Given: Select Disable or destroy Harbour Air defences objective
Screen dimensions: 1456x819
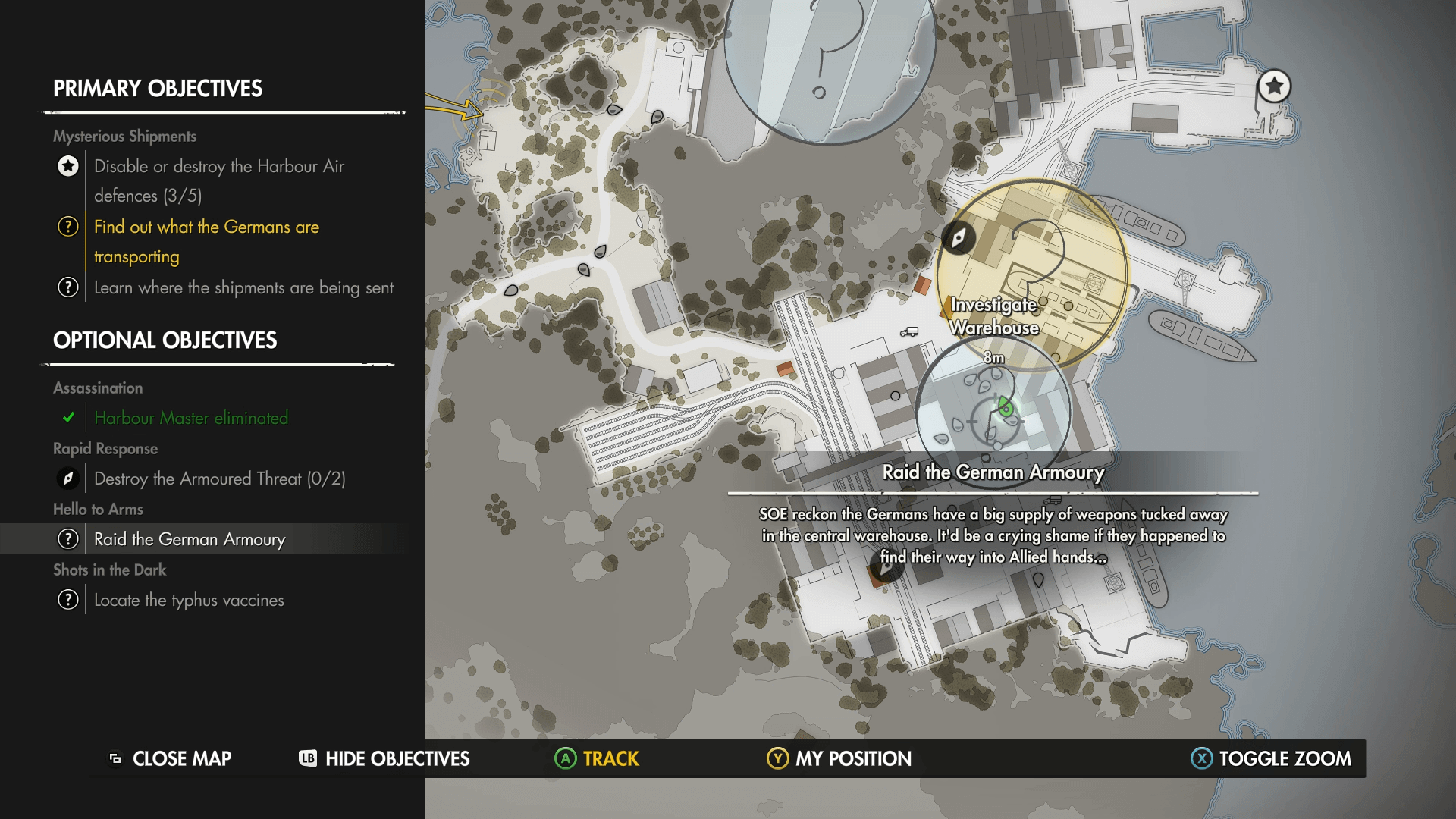Looking at the screenshot, I should click(x=219, y=180).
